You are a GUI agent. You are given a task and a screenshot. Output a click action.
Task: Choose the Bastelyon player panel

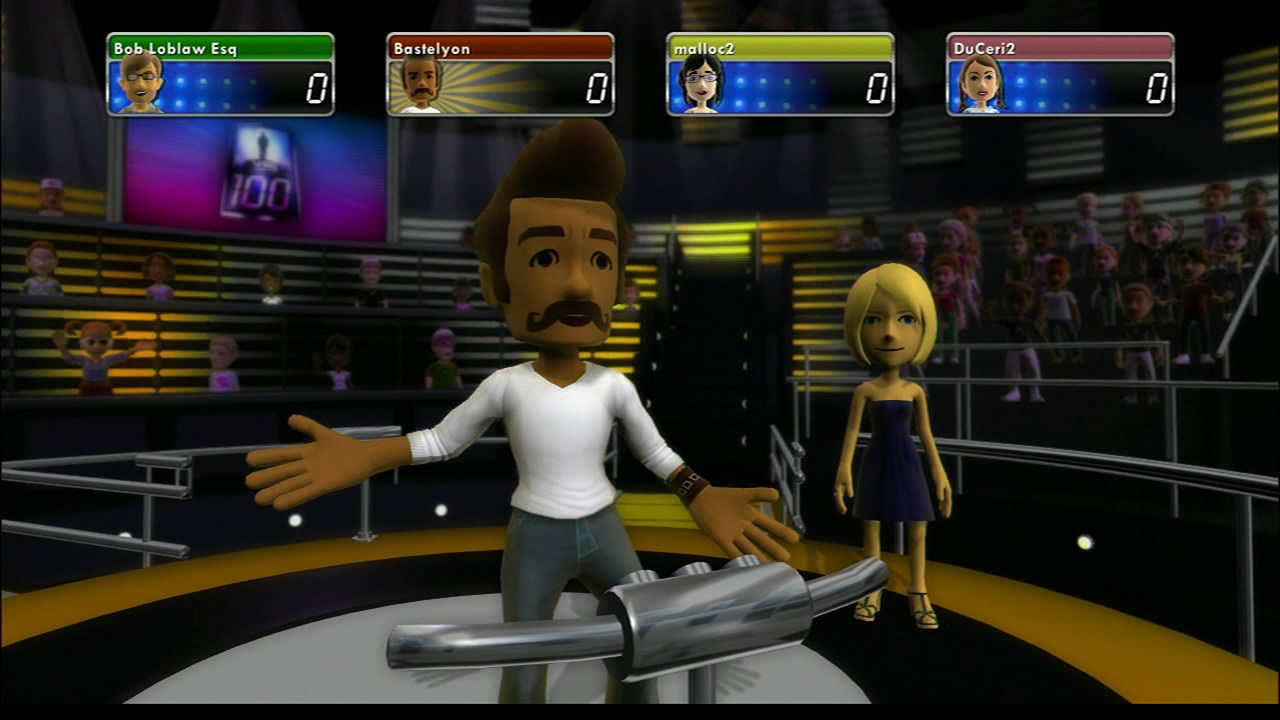click(x=500, y=74)
